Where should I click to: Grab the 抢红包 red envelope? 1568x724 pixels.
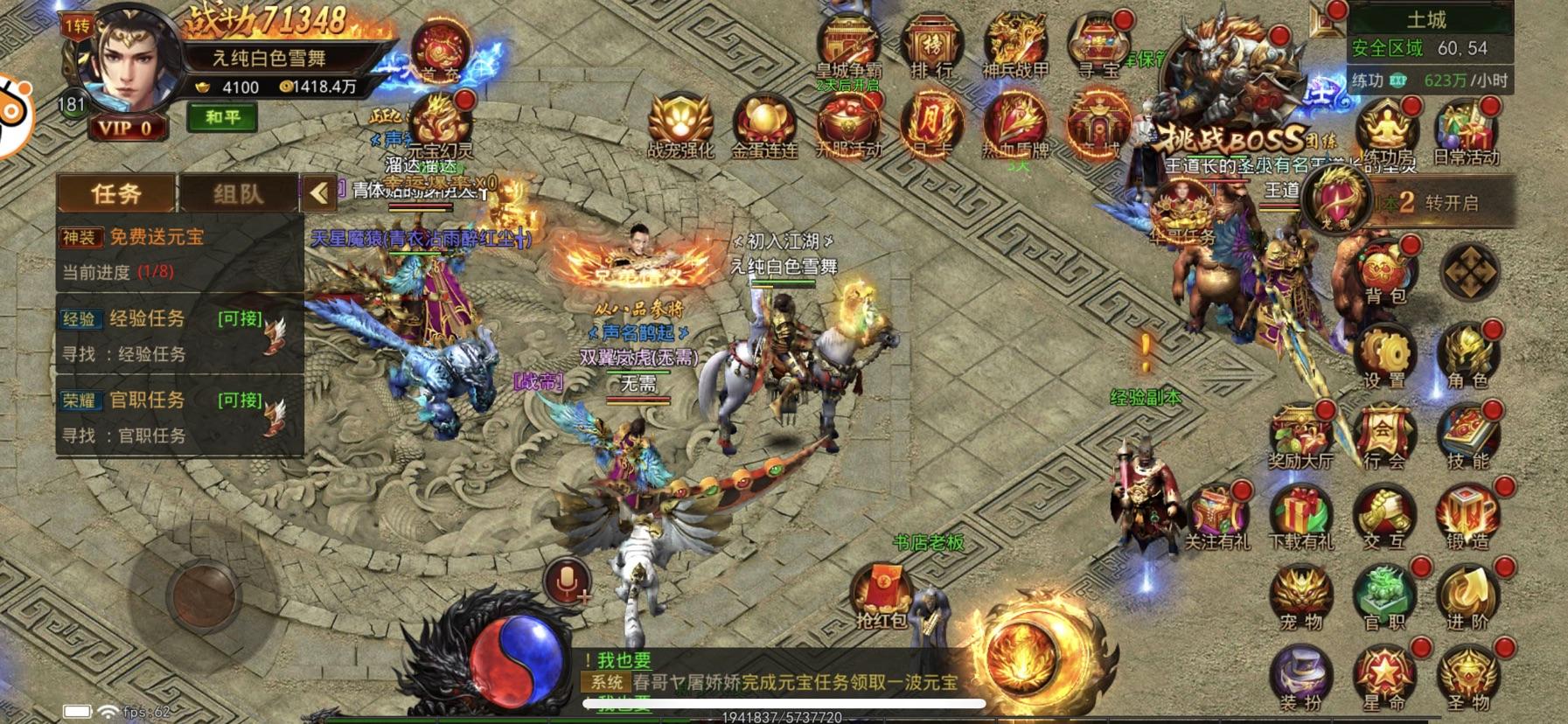pos(882,596)
